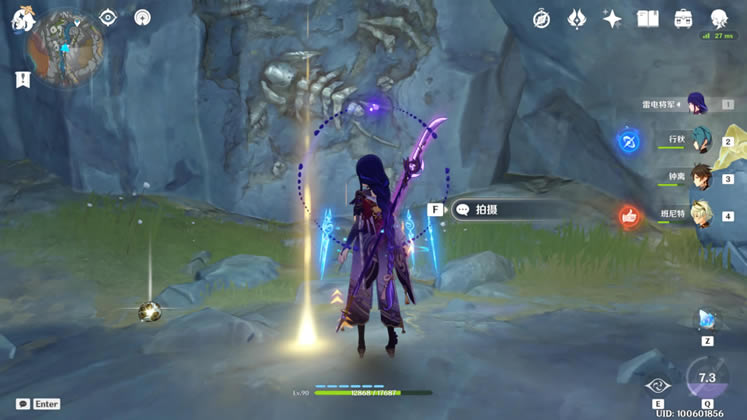This screenshot has height=420, width=747.
Task: Open the Adventurer Handbook book icon
Action: [x=648, y=19]
